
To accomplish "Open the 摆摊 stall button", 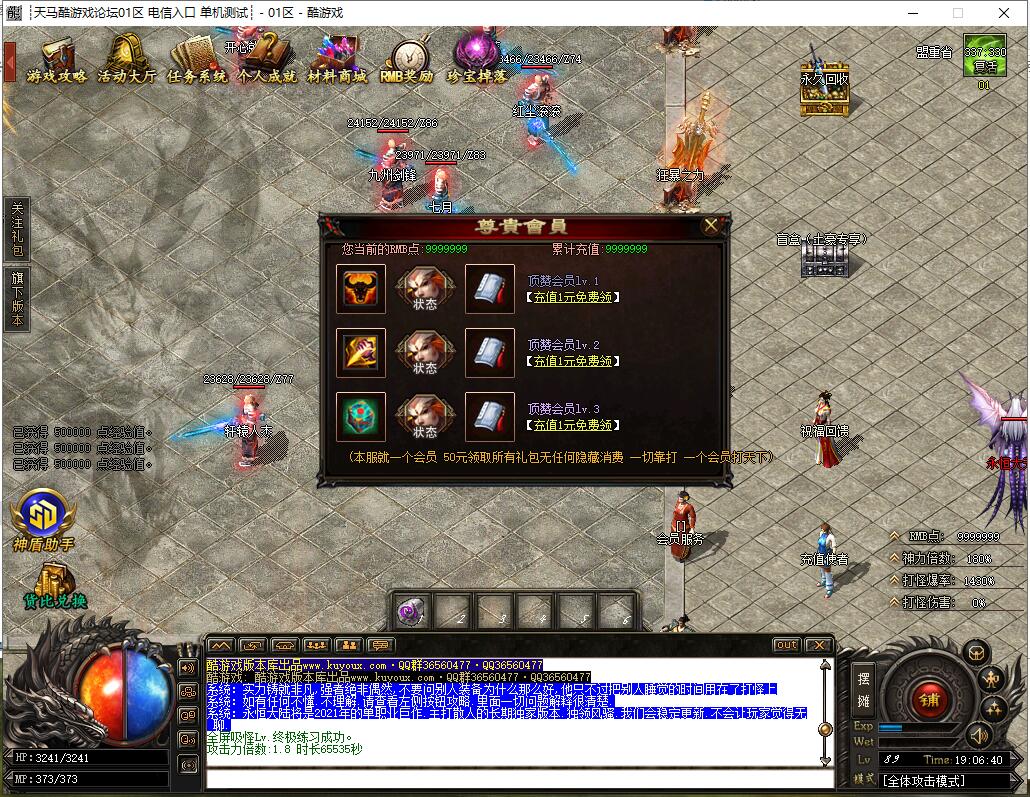I will click(x=863, y=687).
